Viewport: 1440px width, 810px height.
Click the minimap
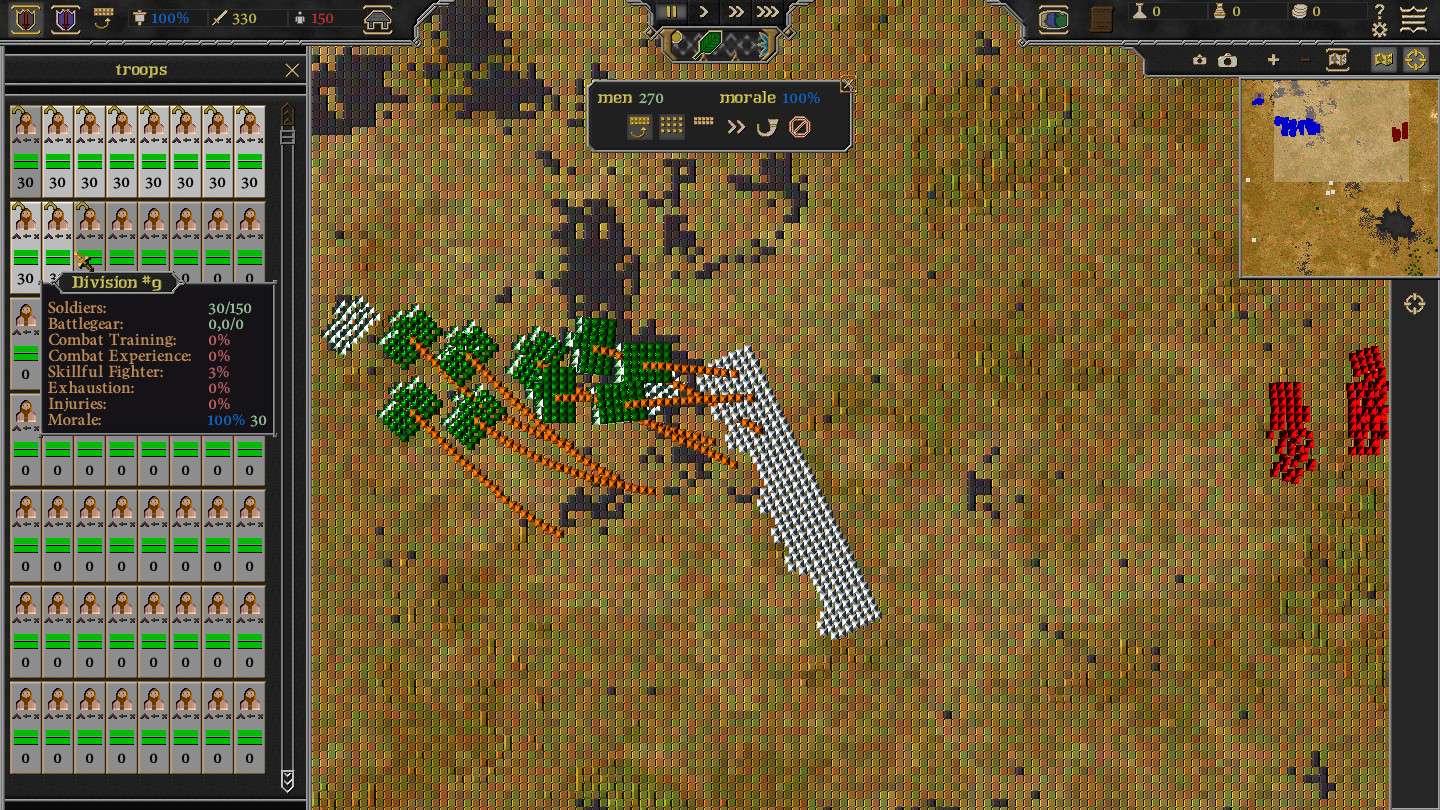coord(1338,178)
